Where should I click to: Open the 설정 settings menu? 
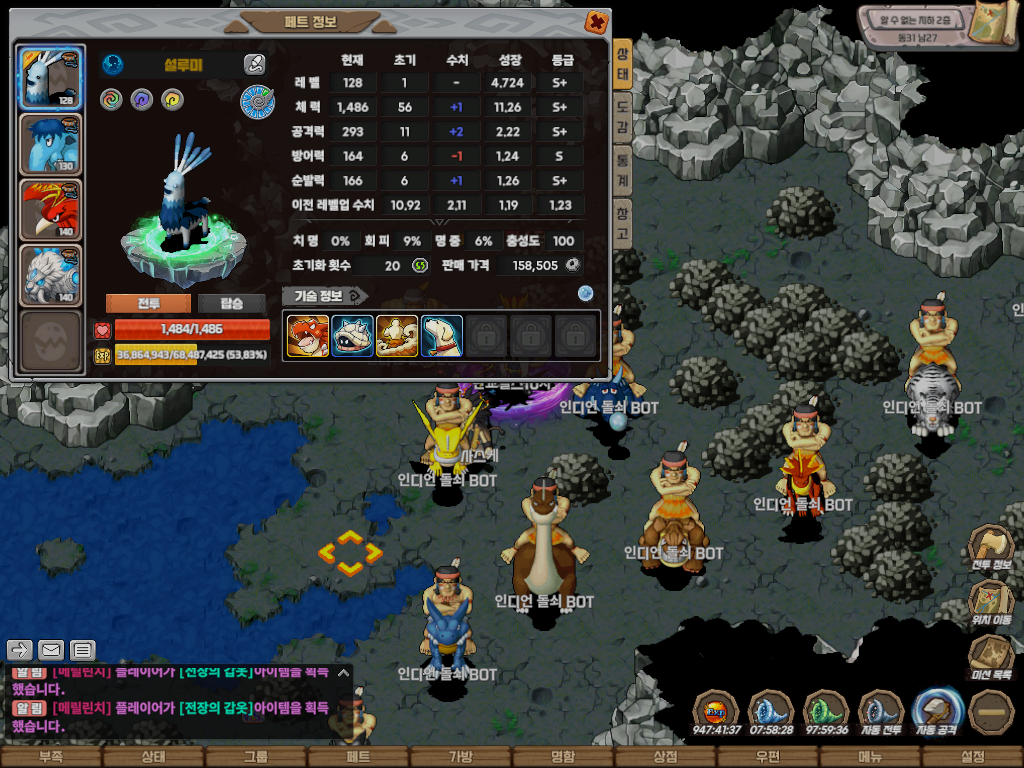[972, 757]
